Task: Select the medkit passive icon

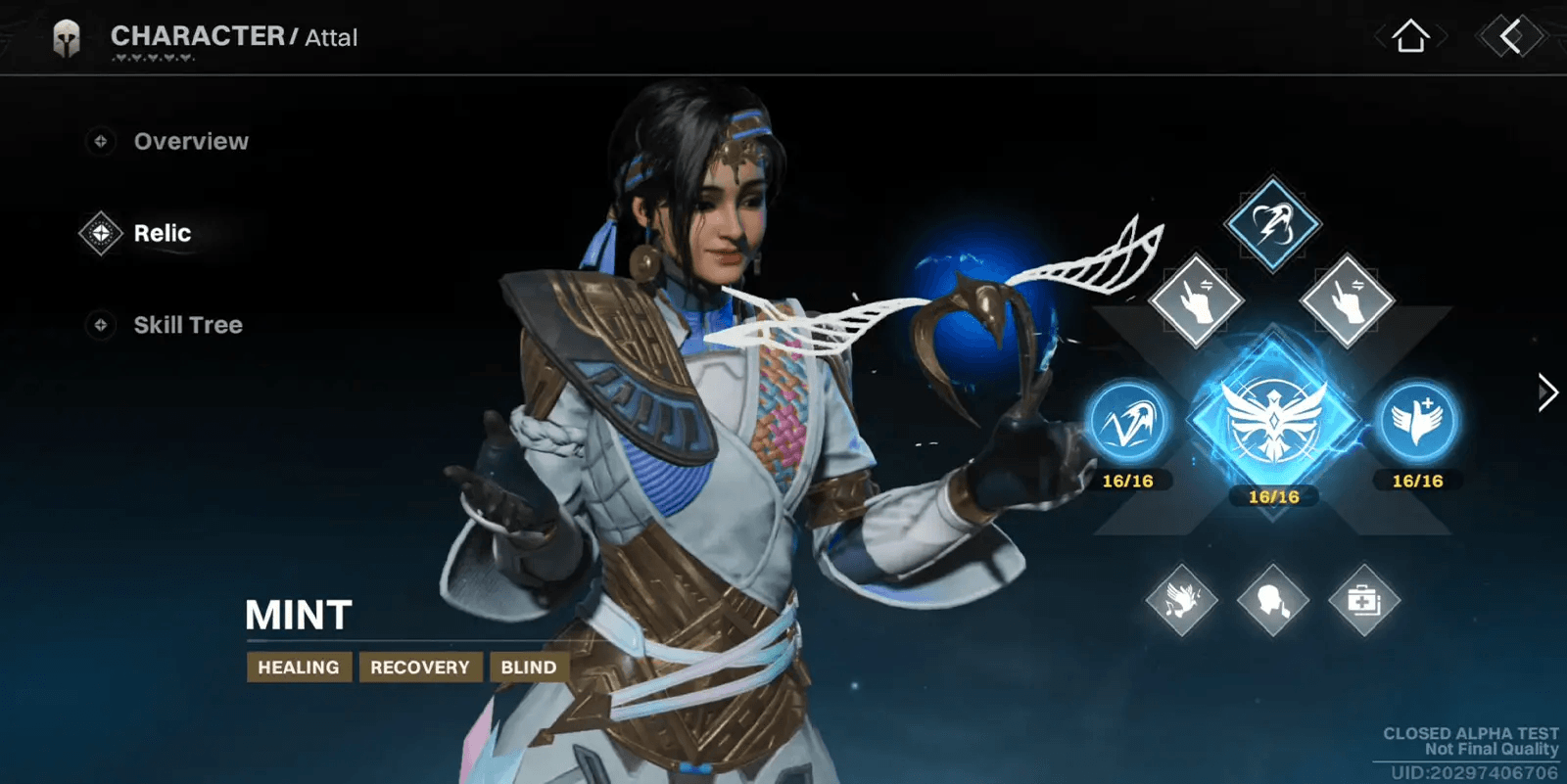Action: click(1363, 600)
